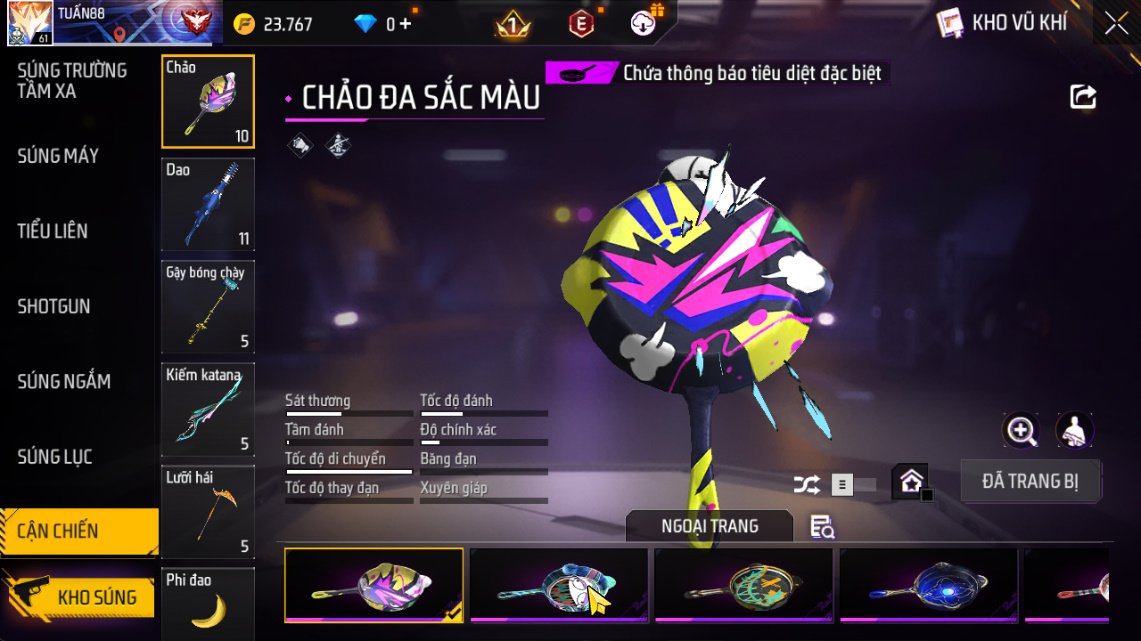
Task: Select the blue galaxy pan skin
Action: coord(928,585)
